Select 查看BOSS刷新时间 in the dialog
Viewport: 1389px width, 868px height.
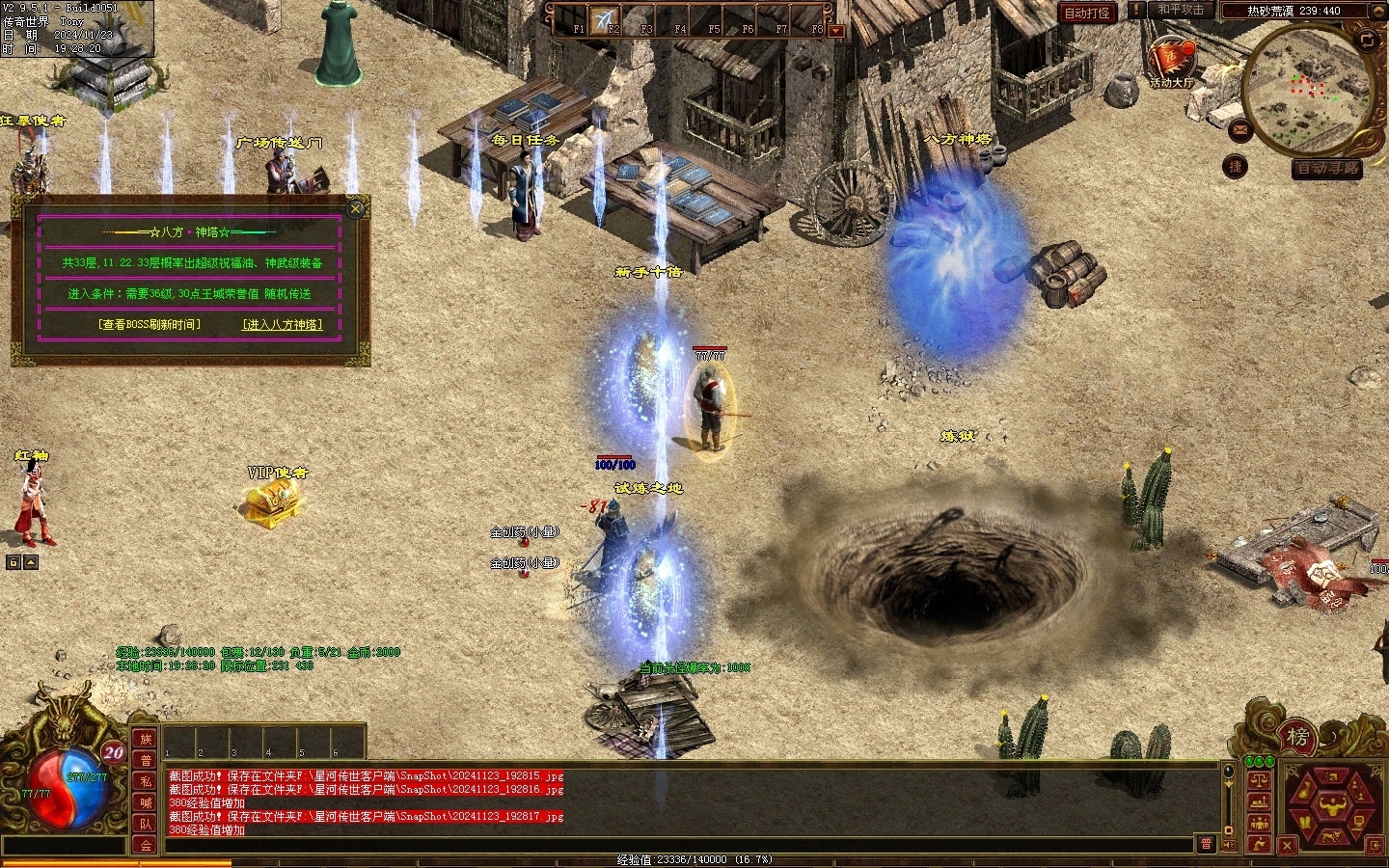click(x=150, y=325)
